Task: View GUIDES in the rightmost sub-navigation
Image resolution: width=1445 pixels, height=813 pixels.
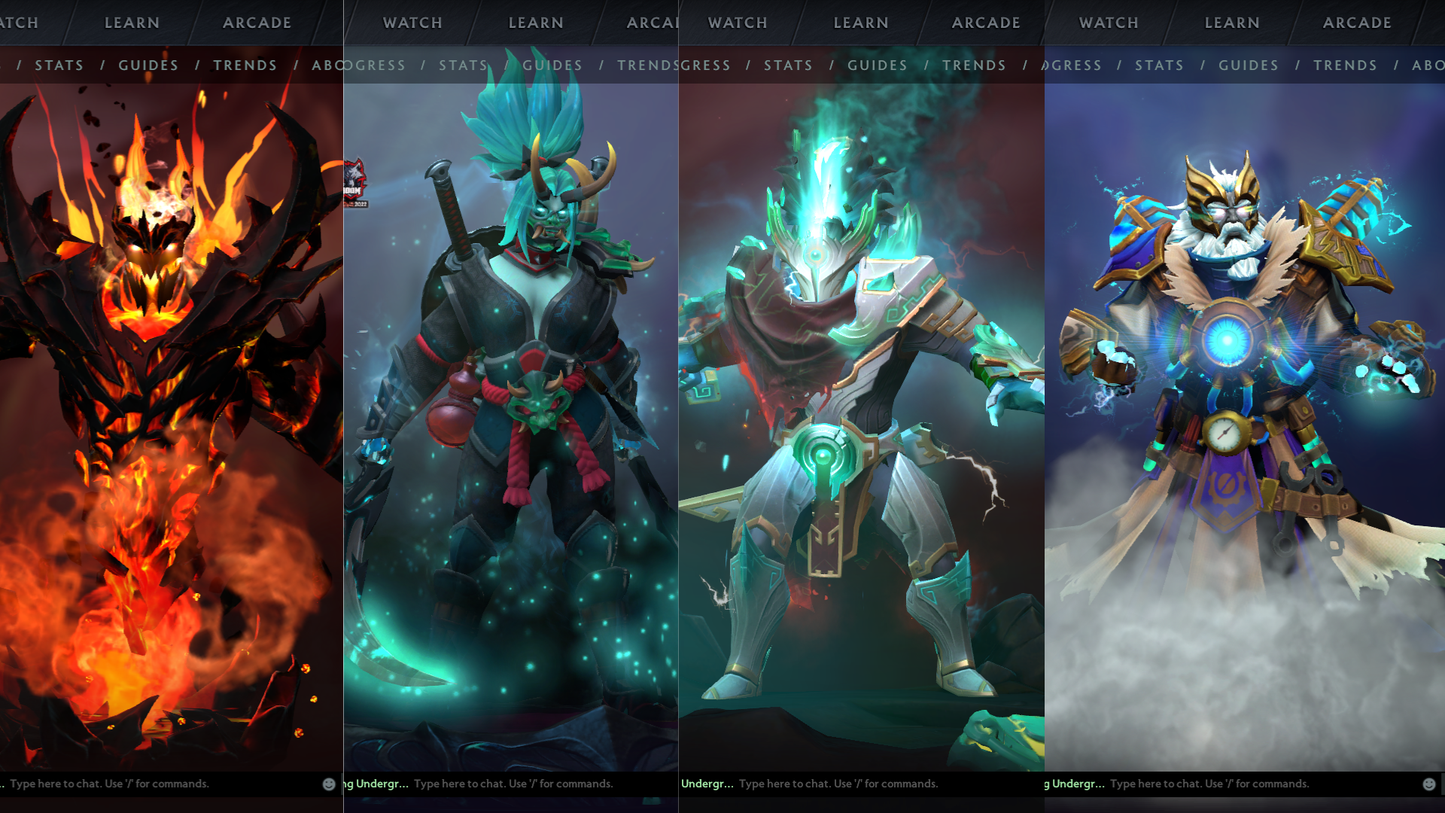Action: coord(1247,65)
